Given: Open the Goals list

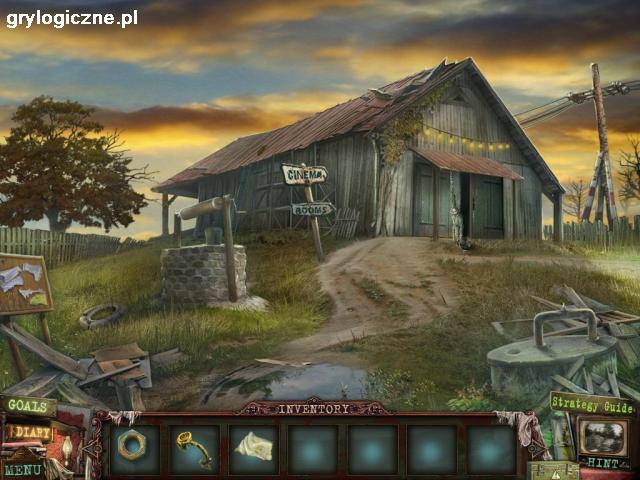Looking at the screenshot, I should [x=28, y=406].
